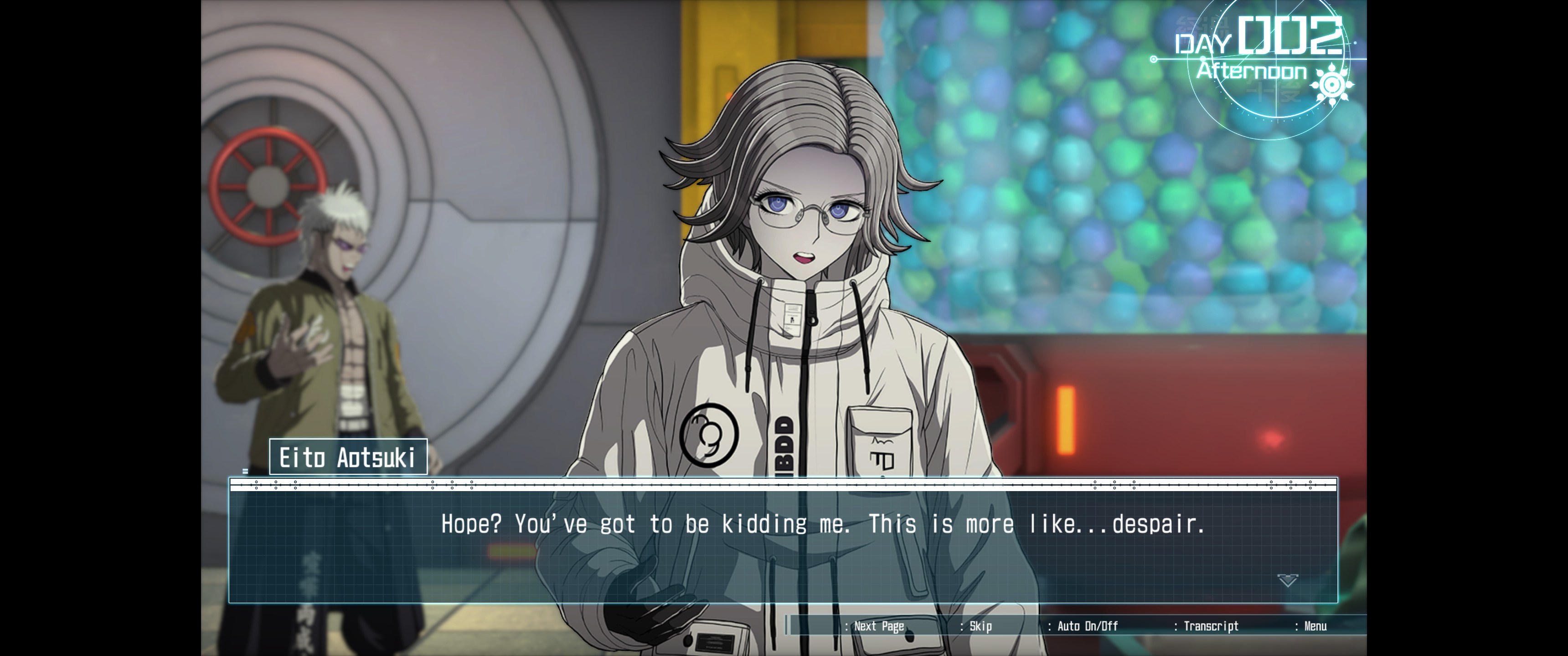Click the dialogue box's down-arrow continue indicator

(1287, 580)
